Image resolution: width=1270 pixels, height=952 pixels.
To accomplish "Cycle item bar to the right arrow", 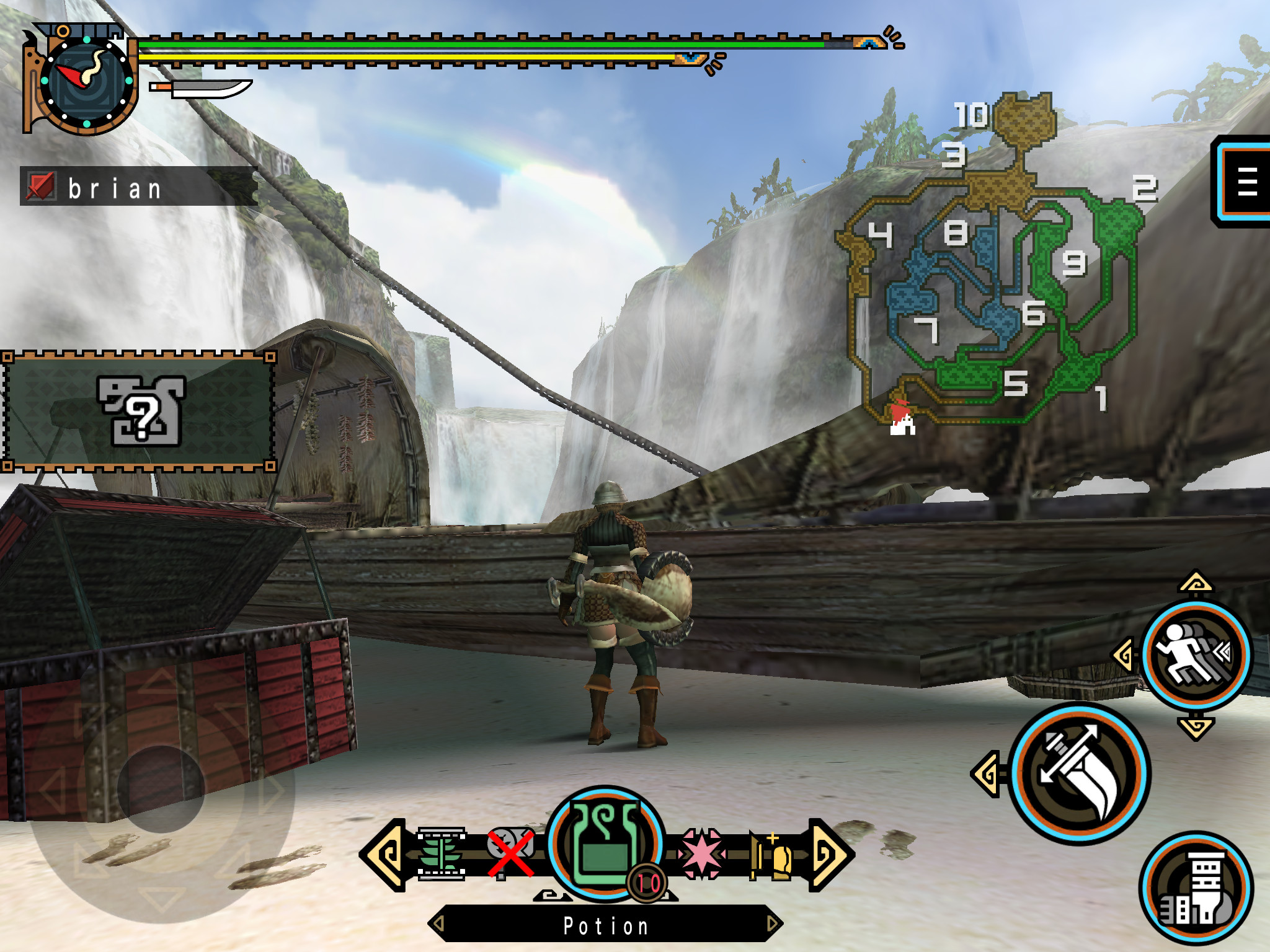I will coord(830,855).
